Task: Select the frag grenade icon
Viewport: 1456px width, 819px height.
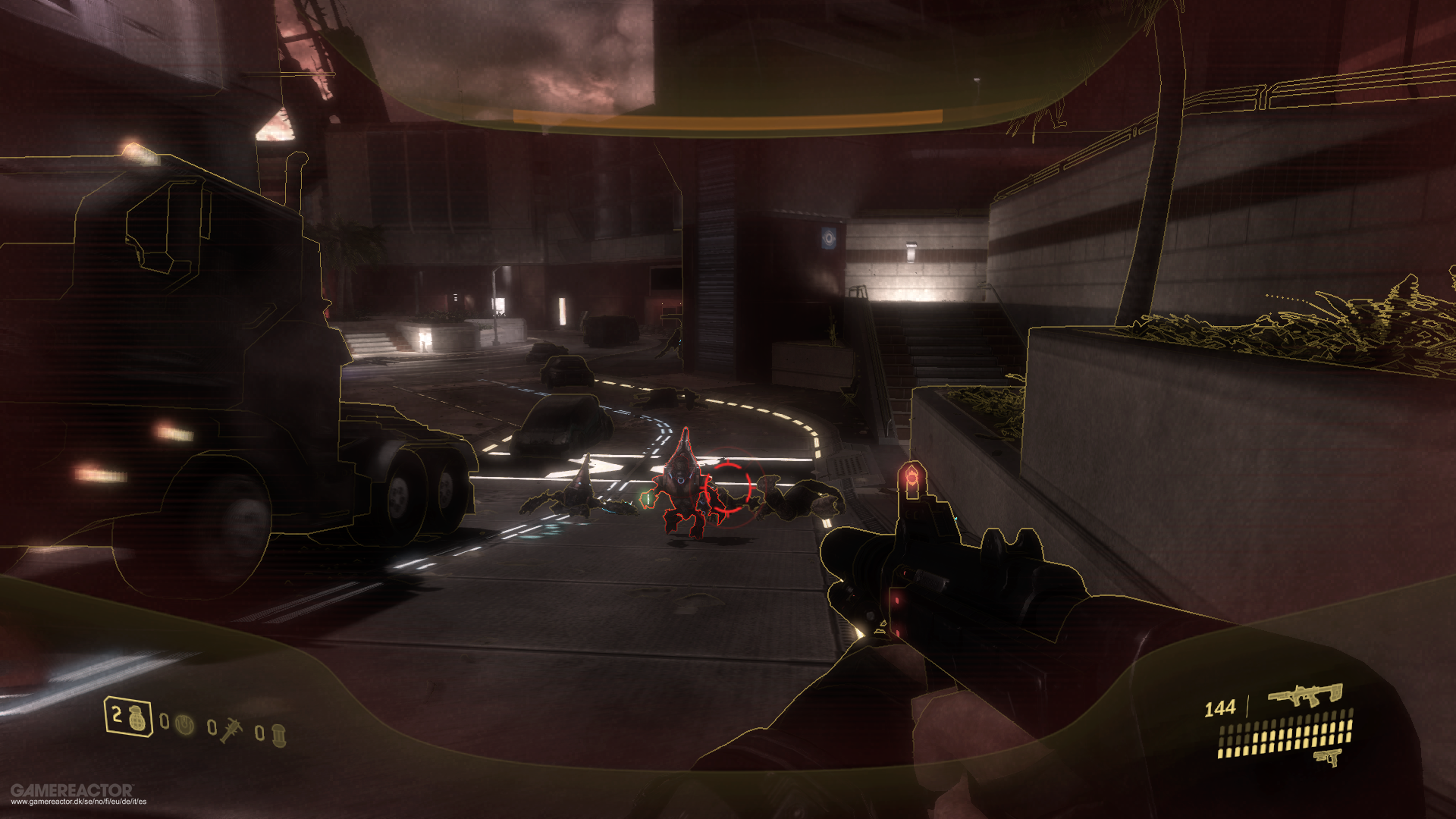Action: pyautogui.click(x=136, y=720)
